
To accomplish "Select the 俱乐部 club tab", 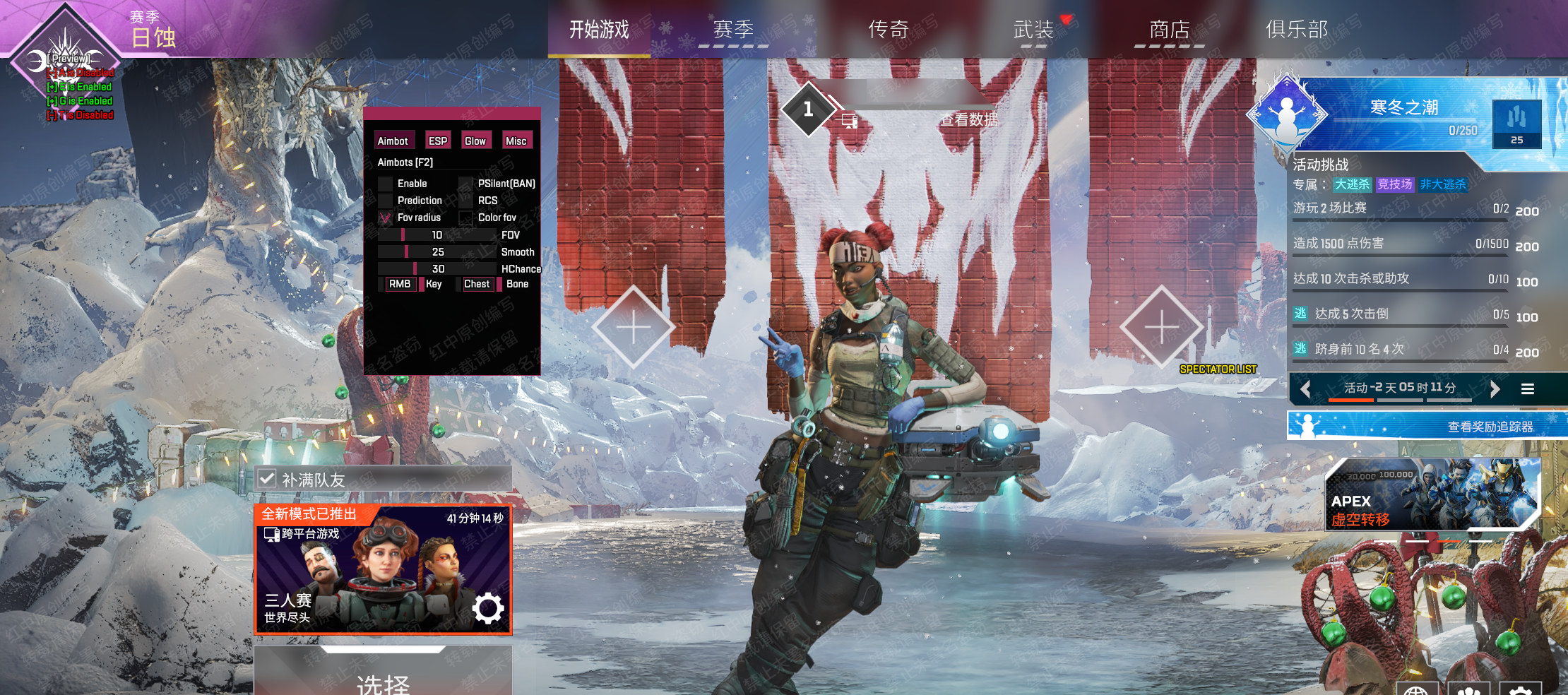I will click(1297, 30).
